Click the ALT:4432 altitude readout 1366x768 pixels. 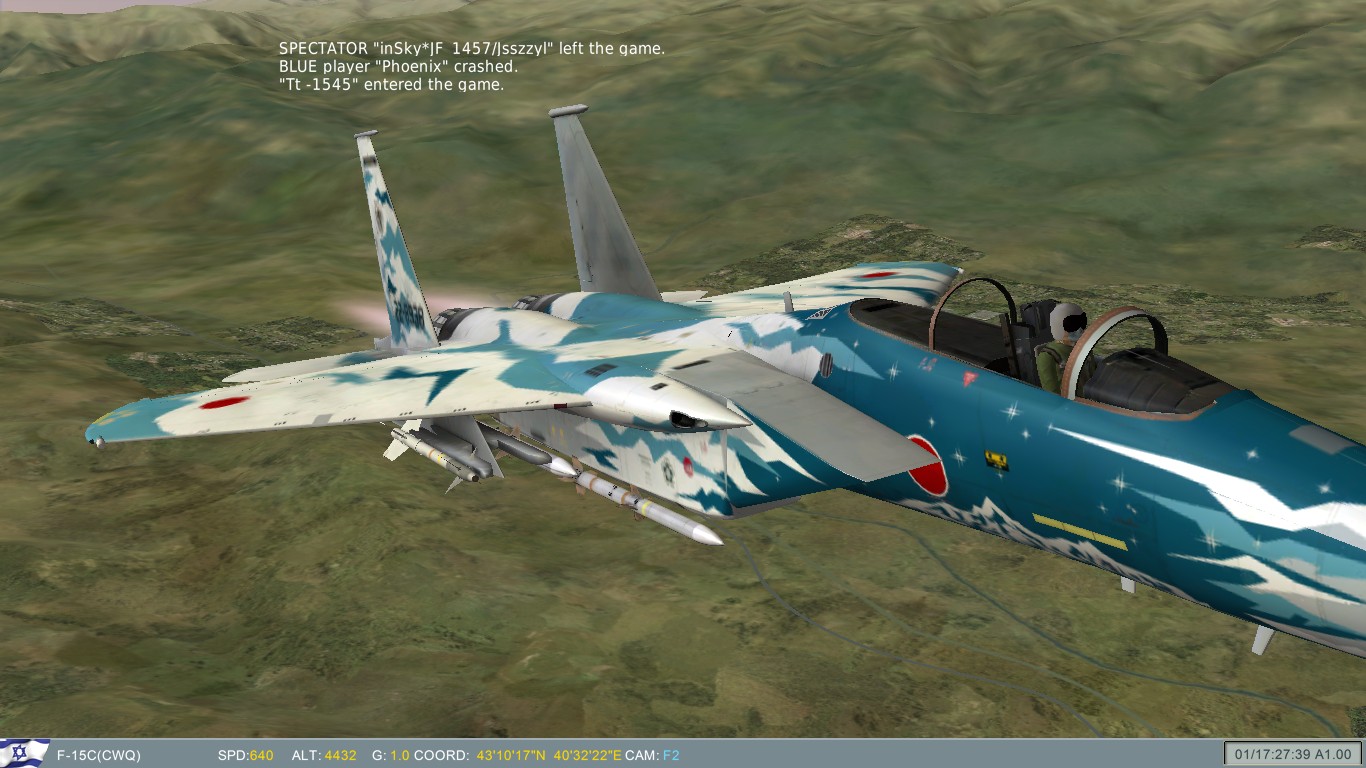click(324, 753)
